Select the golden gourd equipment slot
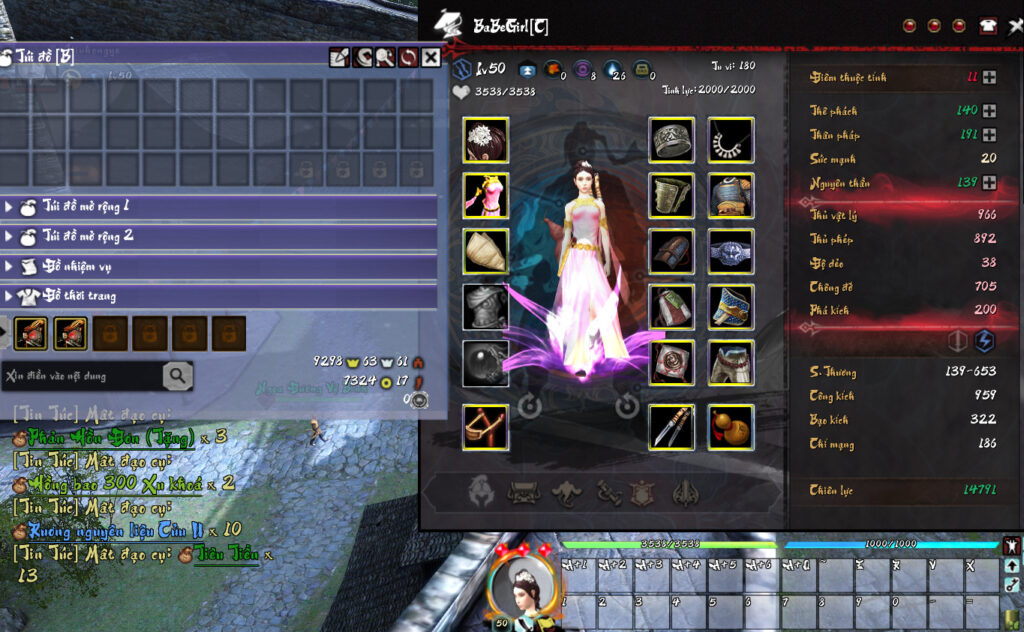This screenshot has width=1024, height=632. pos(731,427)
